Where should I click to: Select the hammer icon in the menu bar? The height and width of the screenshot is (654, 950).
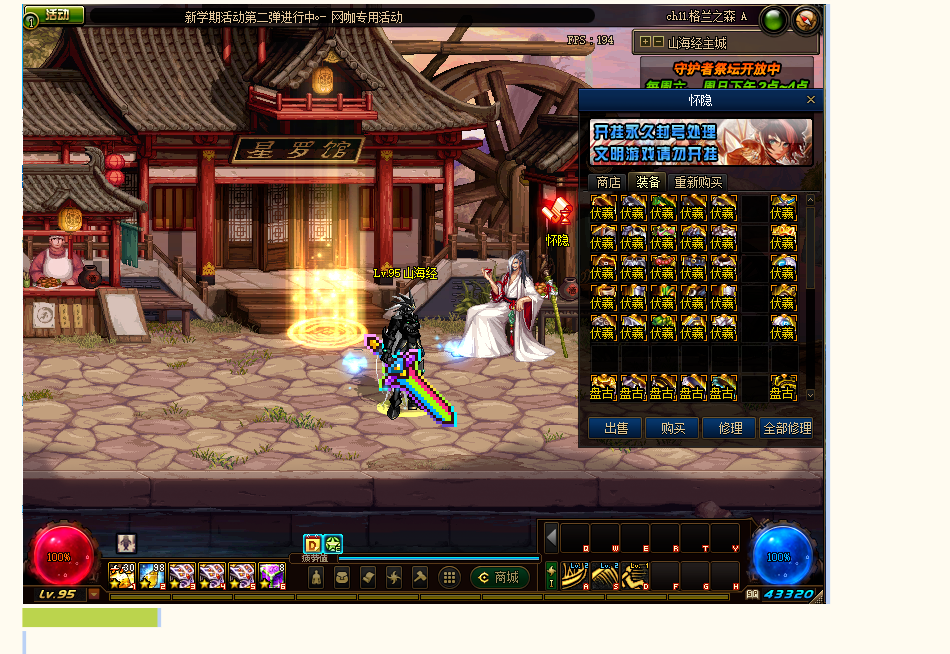(420, 578)
